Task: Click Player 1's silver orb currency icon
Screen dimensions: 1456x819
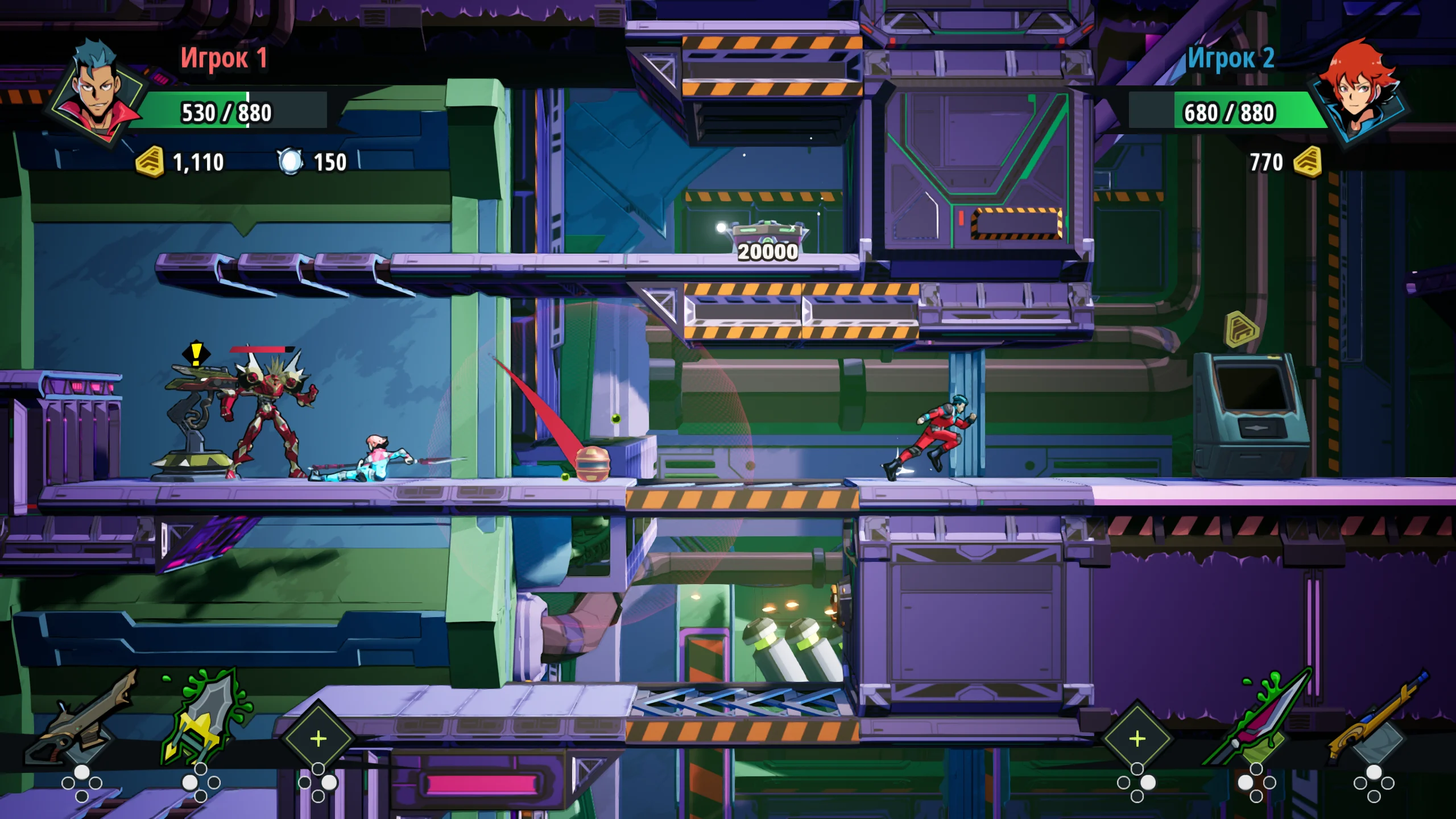Action: pos(291,162)
